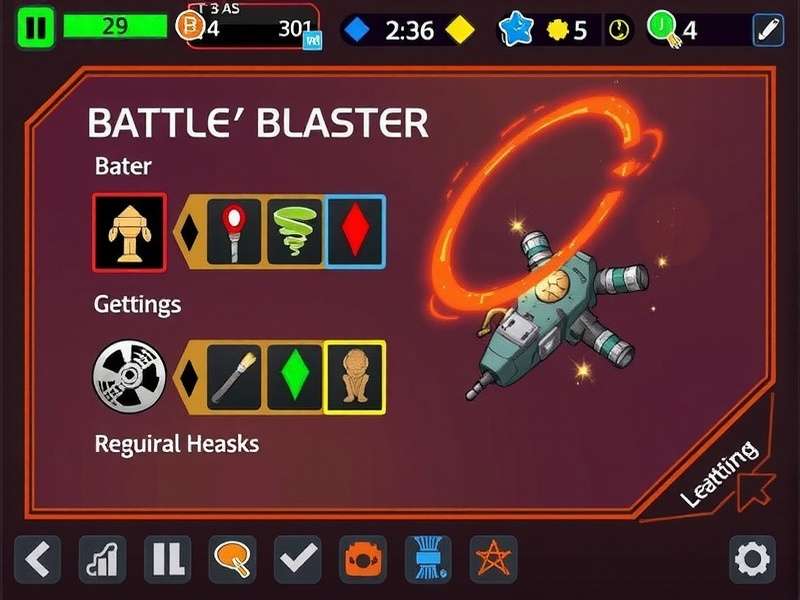Select the golden robot trophy slot
Image resolution: width=800 pixels, height=600 pixels.
coord(129,232)
